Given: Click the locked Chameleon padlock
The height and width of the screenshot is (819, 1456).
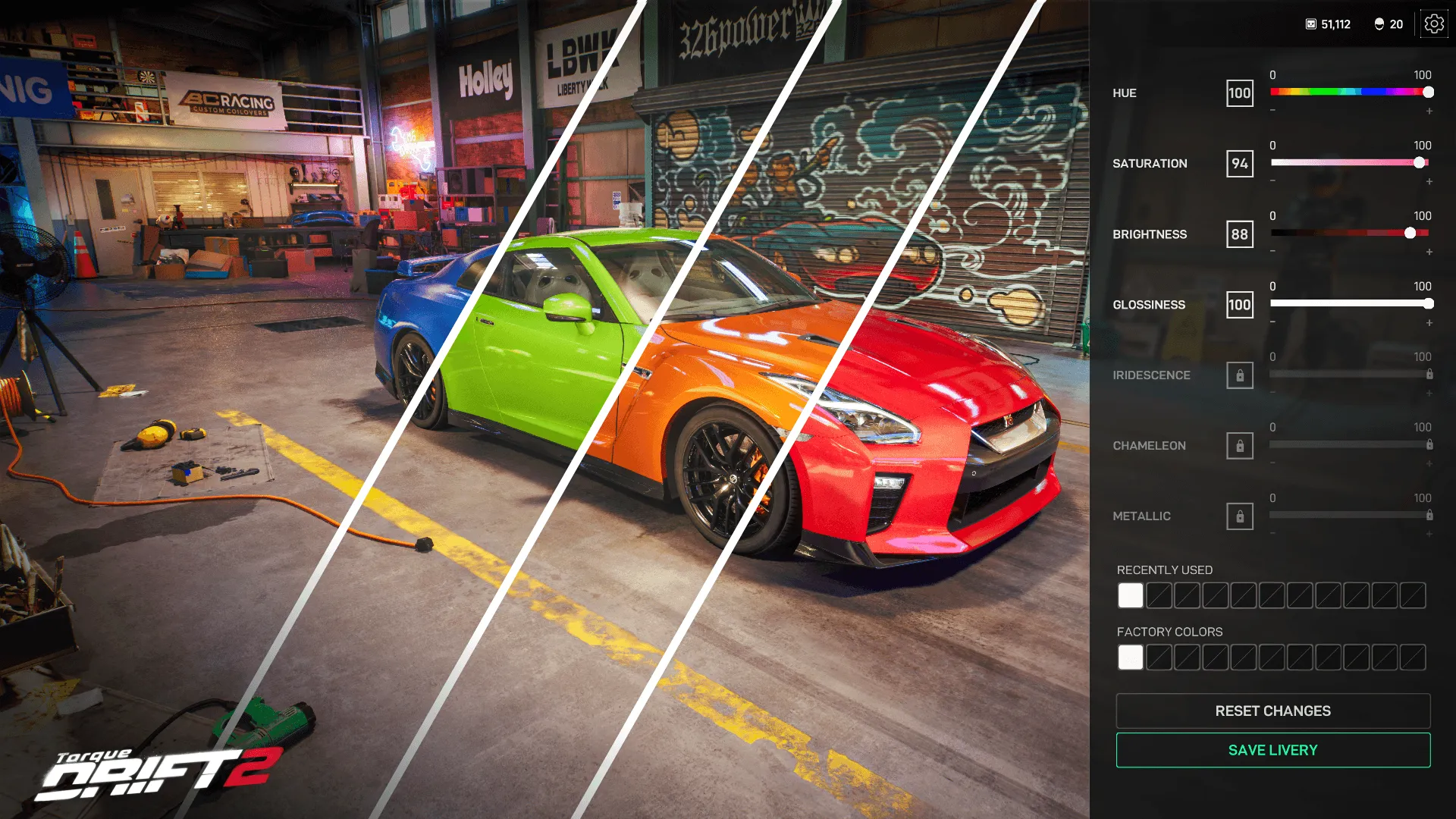Looking at the screenshot, I should click(x=1240, y=446).
